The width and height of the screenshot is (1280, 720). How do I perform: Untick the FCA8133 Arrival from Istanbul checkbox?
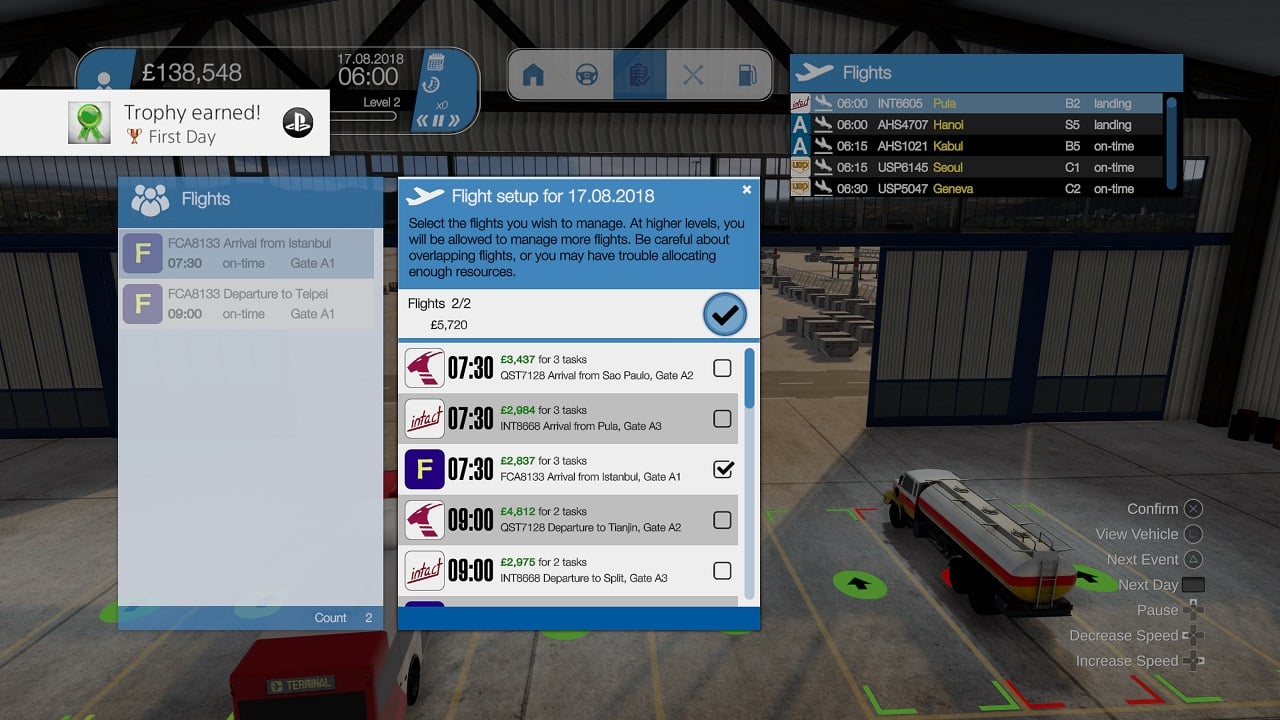722,469
